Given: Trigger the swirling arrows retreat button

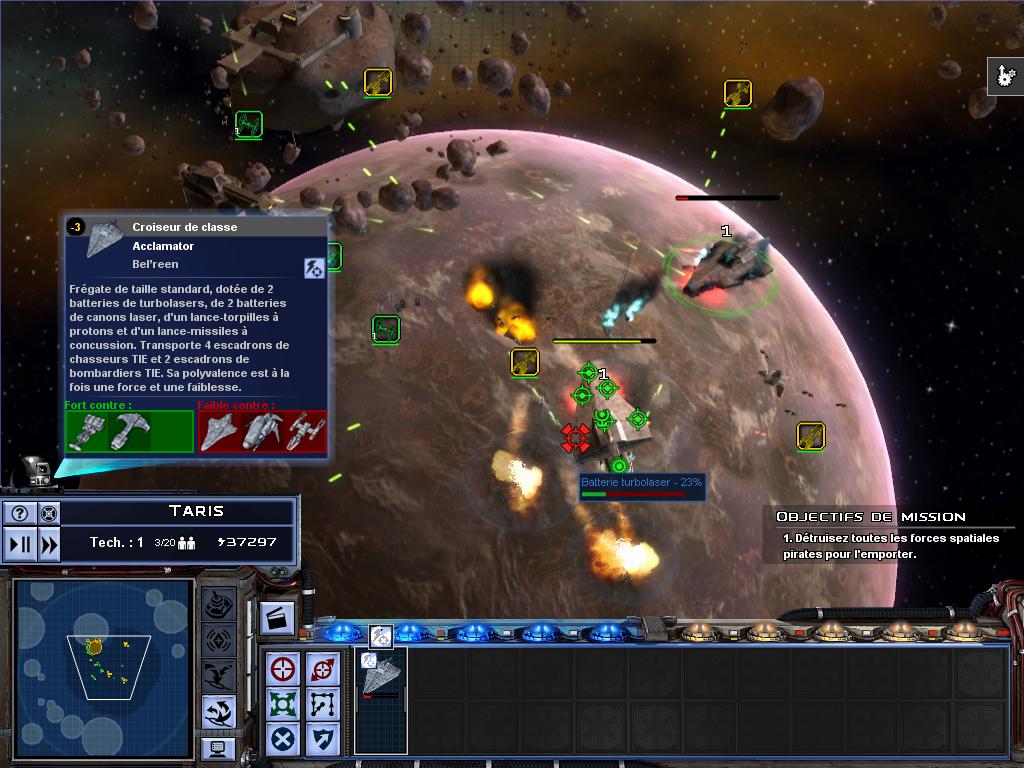Looking at the screenshot, I should pos(218,711).
